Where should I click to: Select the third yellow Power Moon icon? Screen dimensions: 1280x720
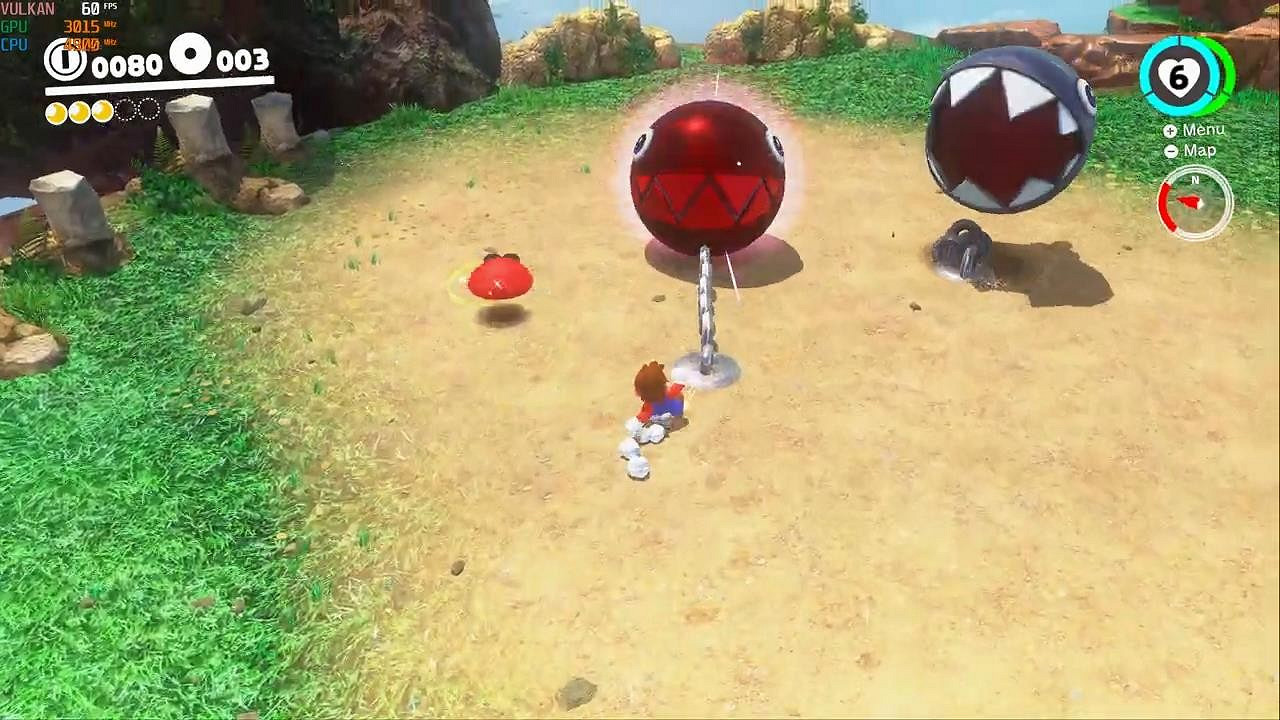pyautogui.click(x=102, y=112)
